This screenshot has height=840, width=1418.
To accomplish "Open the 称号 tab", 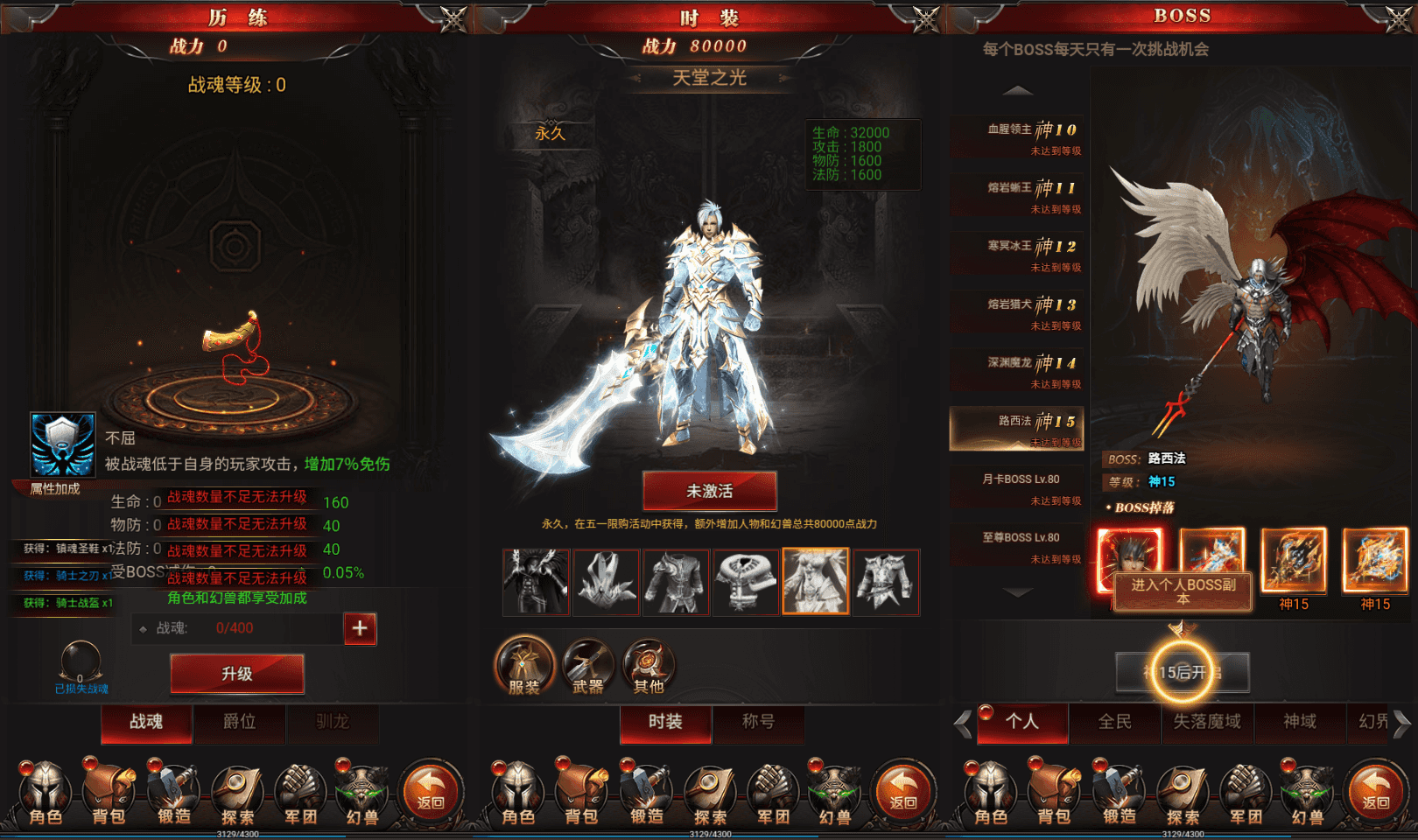I will (760, 724).
